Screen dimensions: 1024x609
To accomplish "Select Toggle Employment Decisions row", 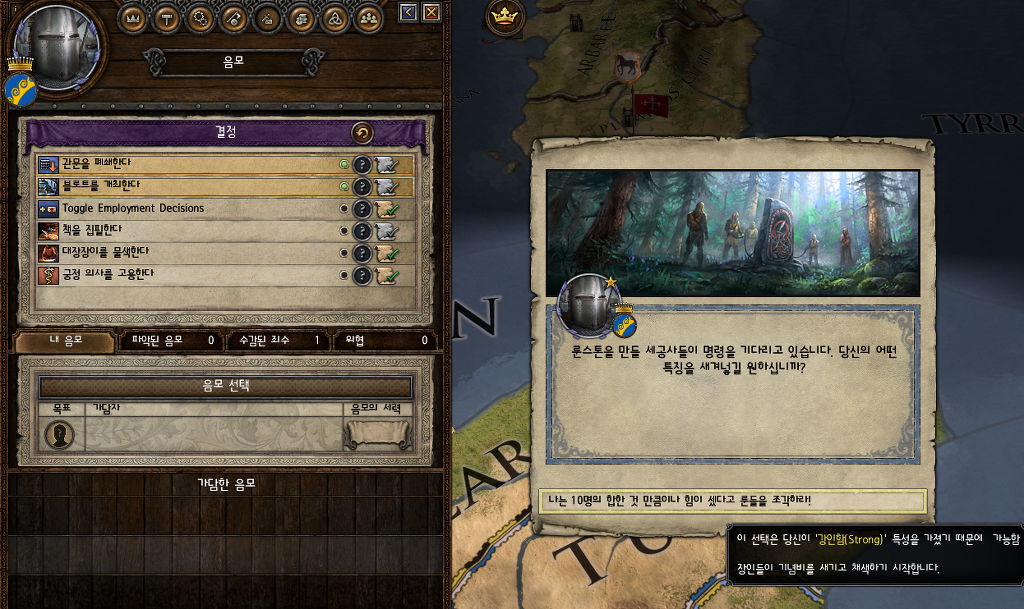I will tap(190, 208).
